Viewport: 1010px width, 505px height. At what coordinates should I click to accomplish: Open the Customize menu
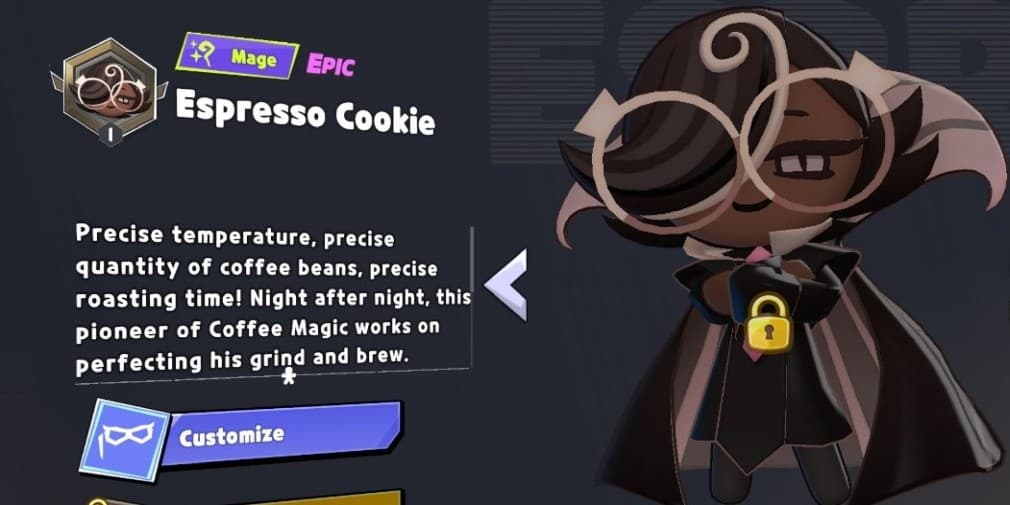[250, 436]
